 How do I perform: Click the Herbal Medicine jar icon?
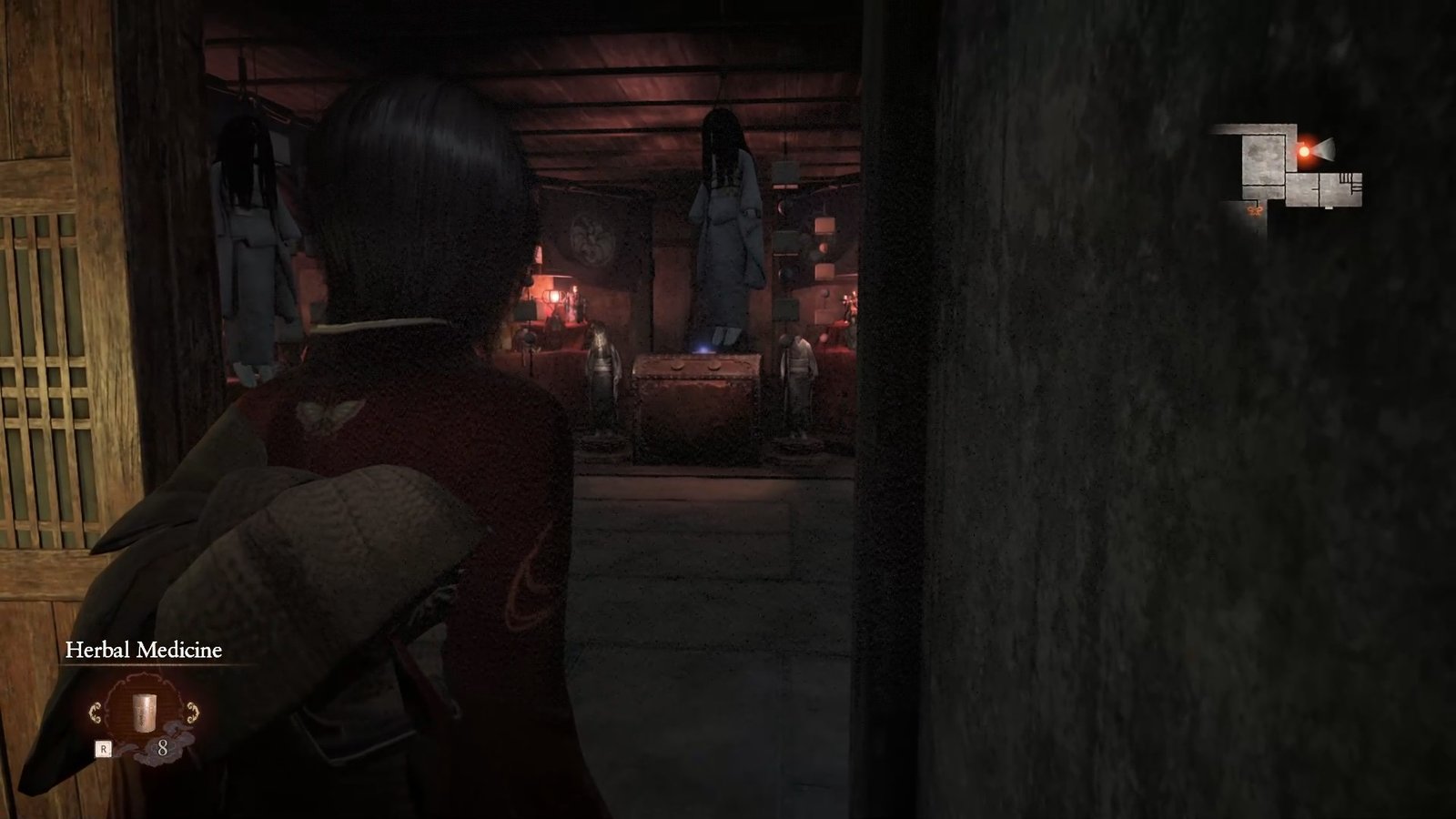point(144,712)
